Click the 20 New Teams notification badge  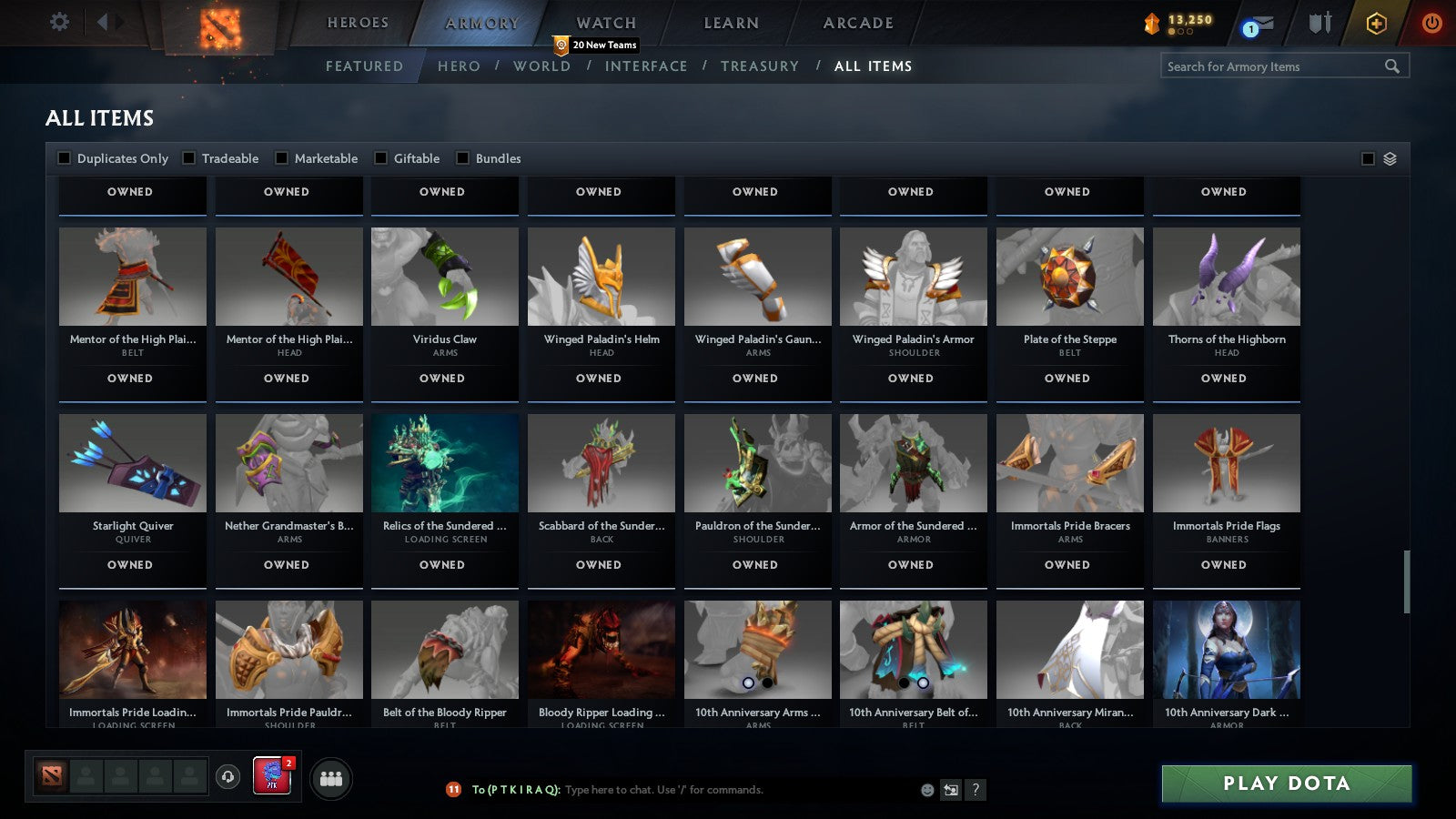[596, 44]
